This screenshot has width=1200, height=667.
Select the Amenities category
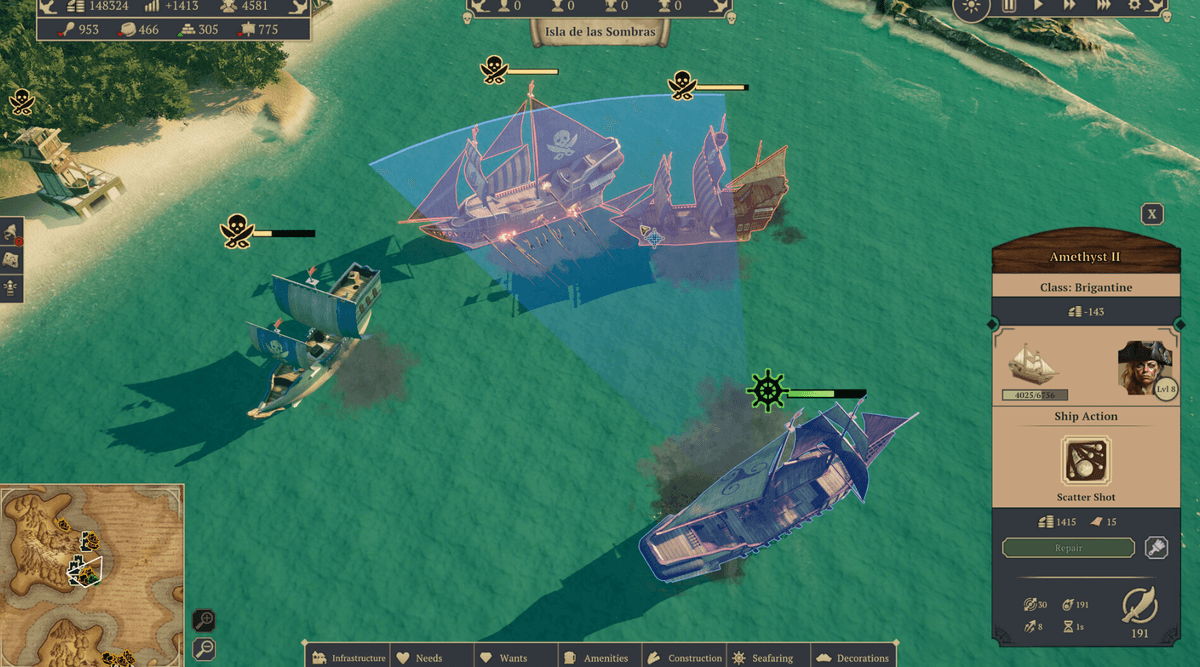pyautogui.click(x=597, y=658)
